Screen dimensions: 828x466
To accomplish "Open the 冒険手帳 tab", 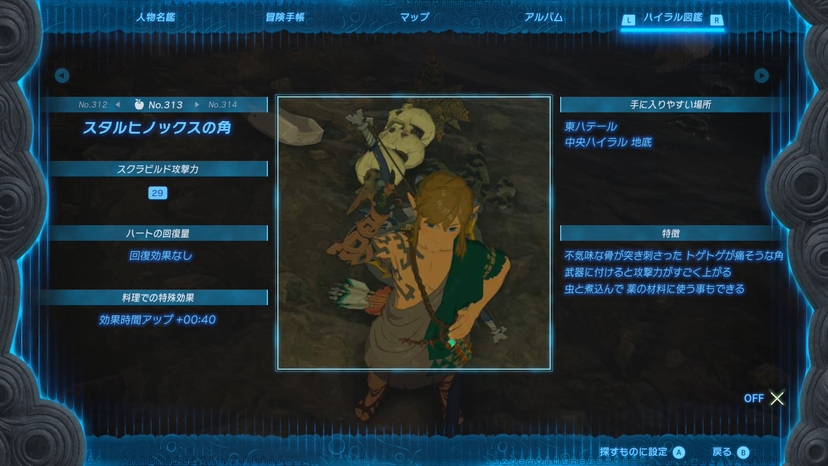I will (285, 17).
